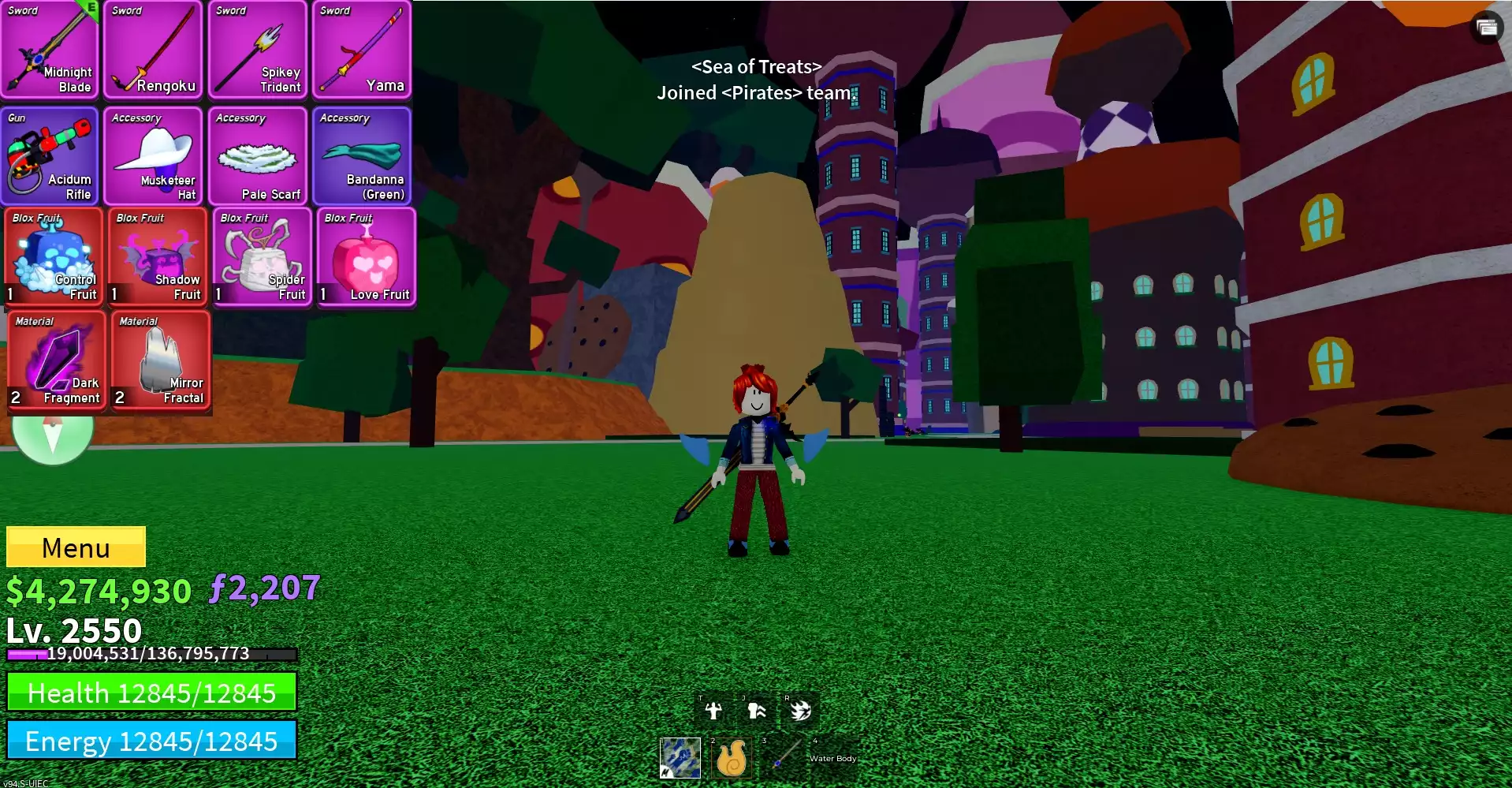Select the Spikey Trident sword
The width and height of the screenshot is (1512, 788).
(x=258, y=50)
